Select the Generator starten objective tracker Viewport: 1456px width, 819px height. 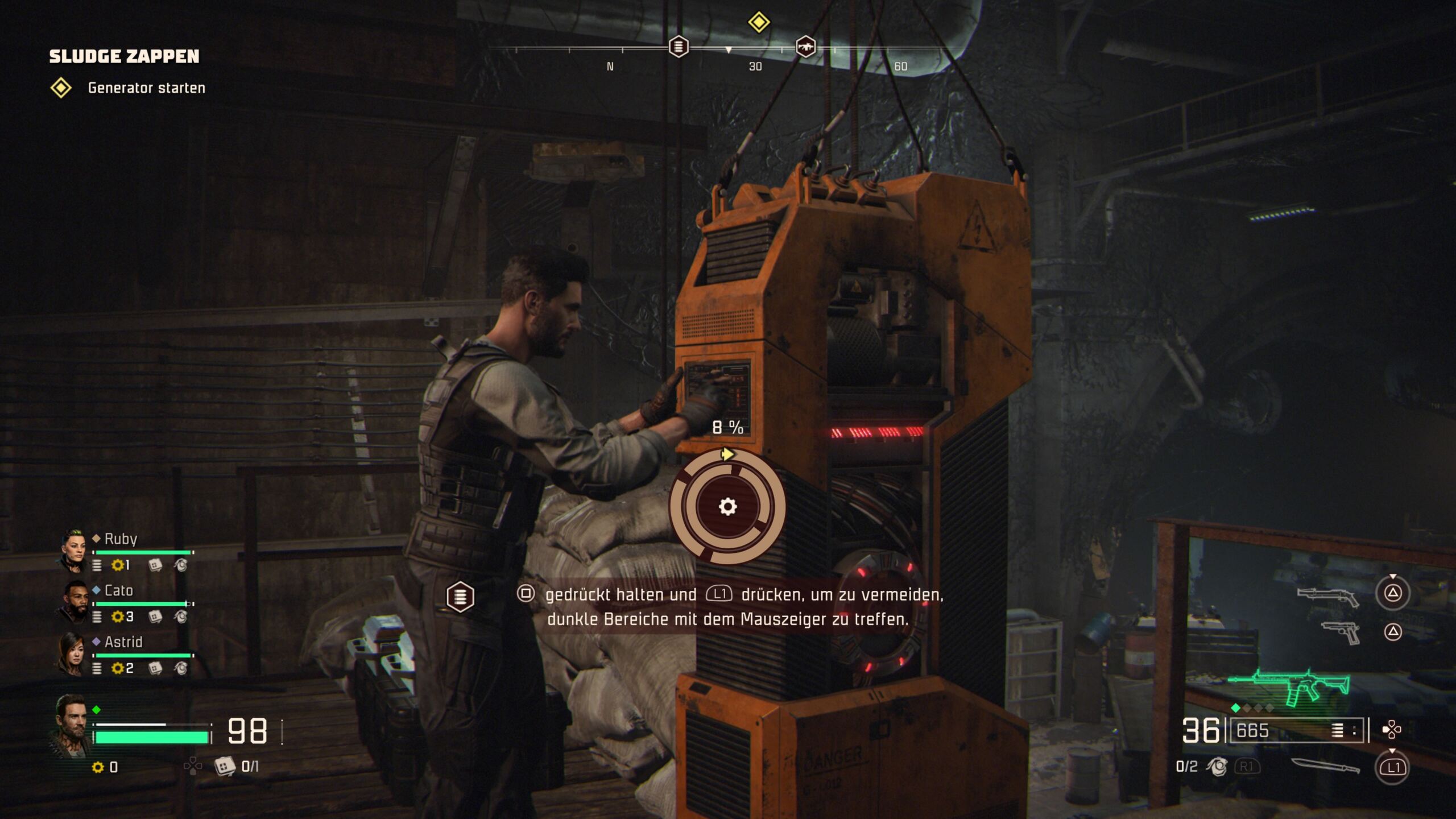[x=146, y=88]
